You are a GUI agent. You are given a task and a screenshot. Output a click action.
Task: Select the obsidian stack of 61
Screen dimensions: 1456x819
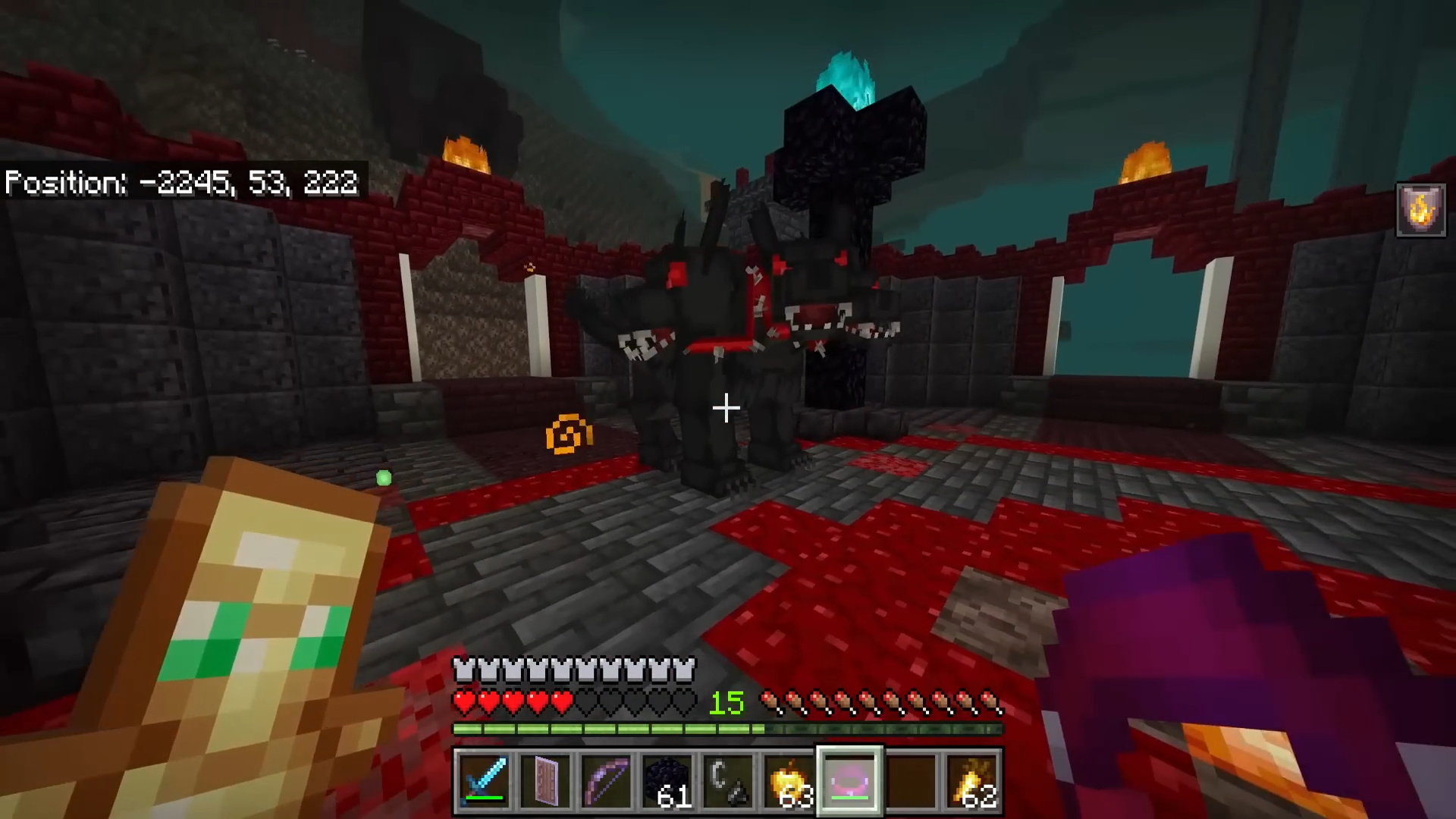667,781
